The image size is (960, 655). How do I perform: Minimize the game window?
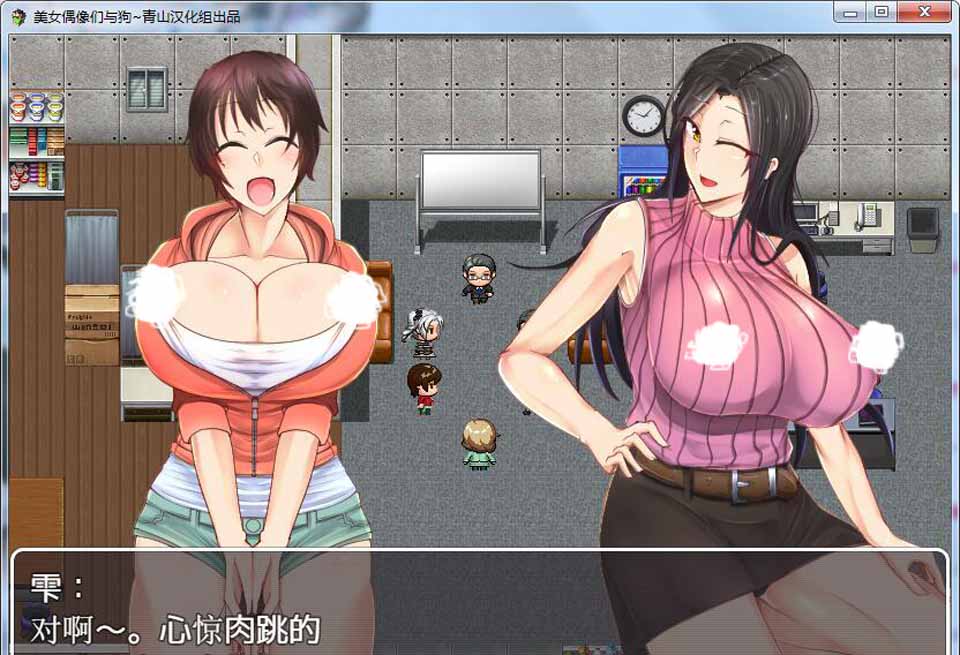[x=852, y=12]
